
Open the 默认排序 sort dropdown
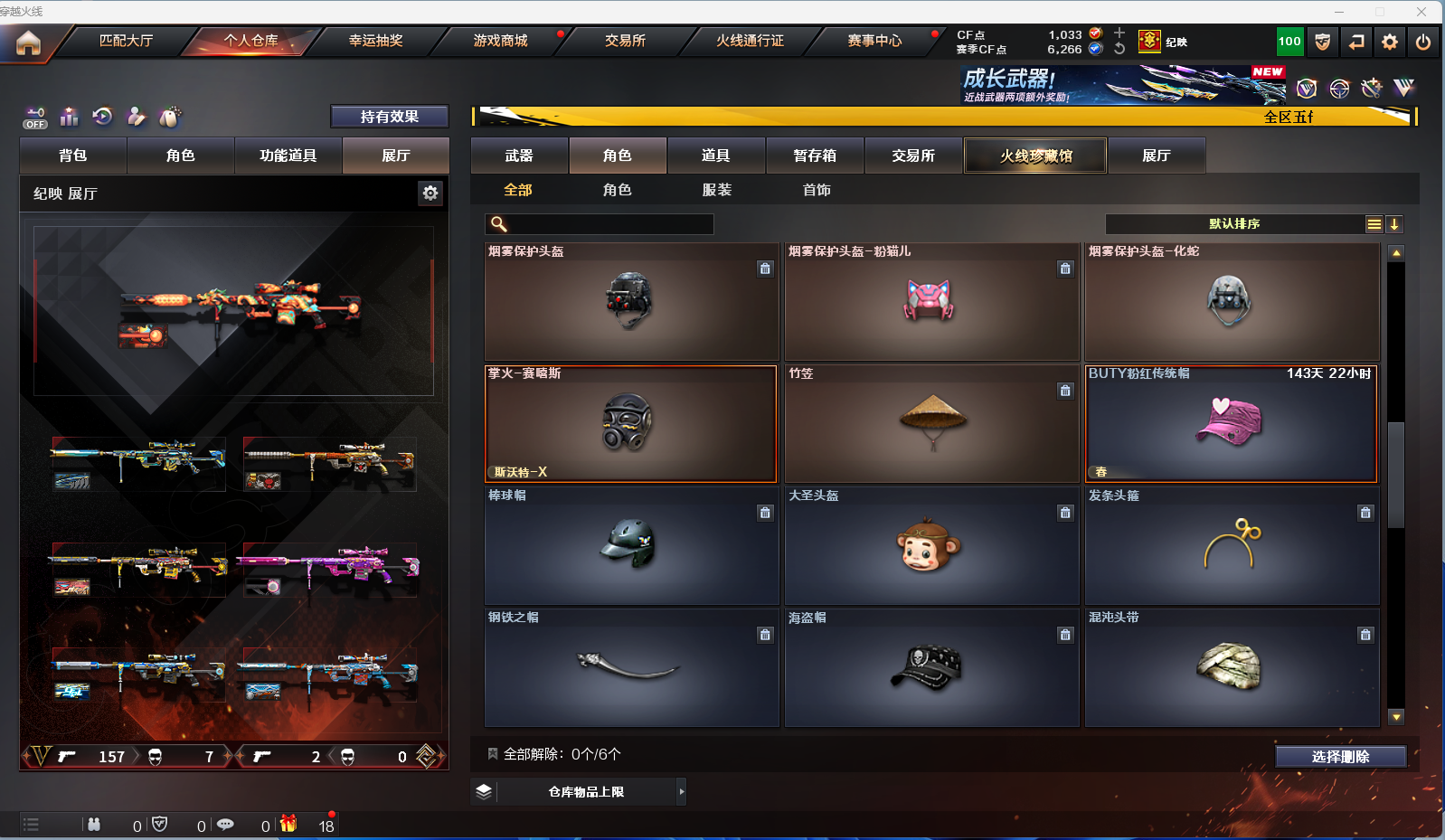click(x=1234, y=224)
